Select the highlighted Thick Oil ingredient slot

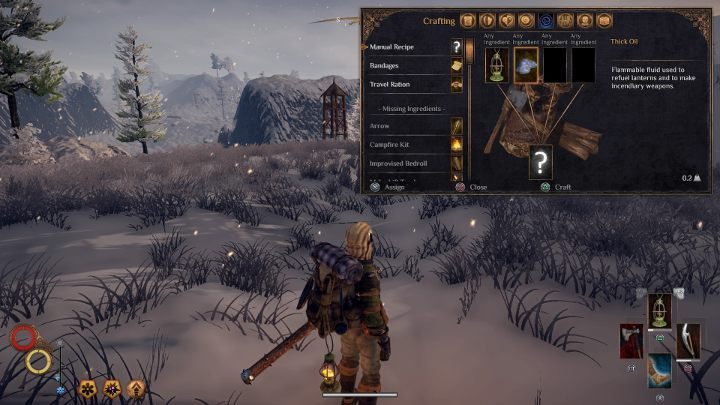tap(526, 65)
